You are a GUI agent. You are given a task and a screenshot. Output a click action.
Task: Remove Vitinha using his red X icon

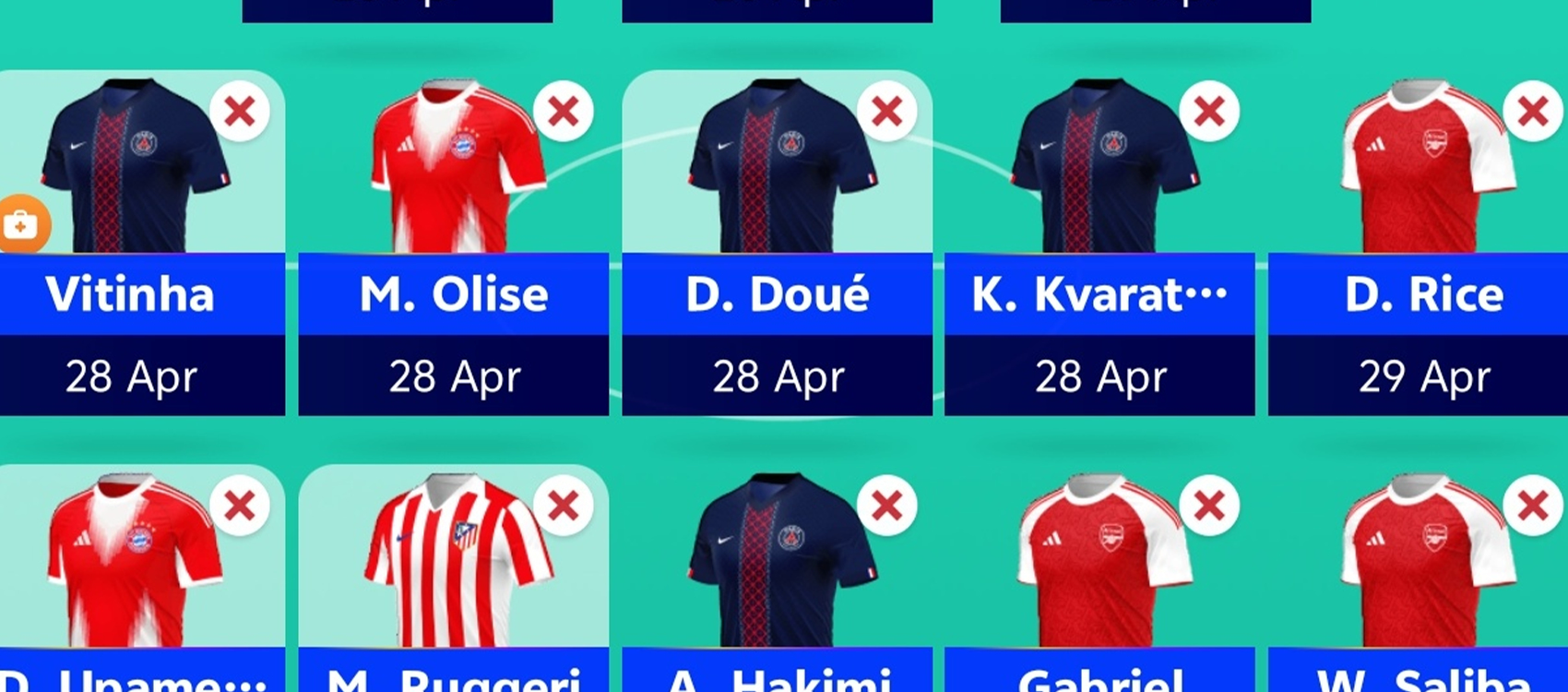pos(240,113)
